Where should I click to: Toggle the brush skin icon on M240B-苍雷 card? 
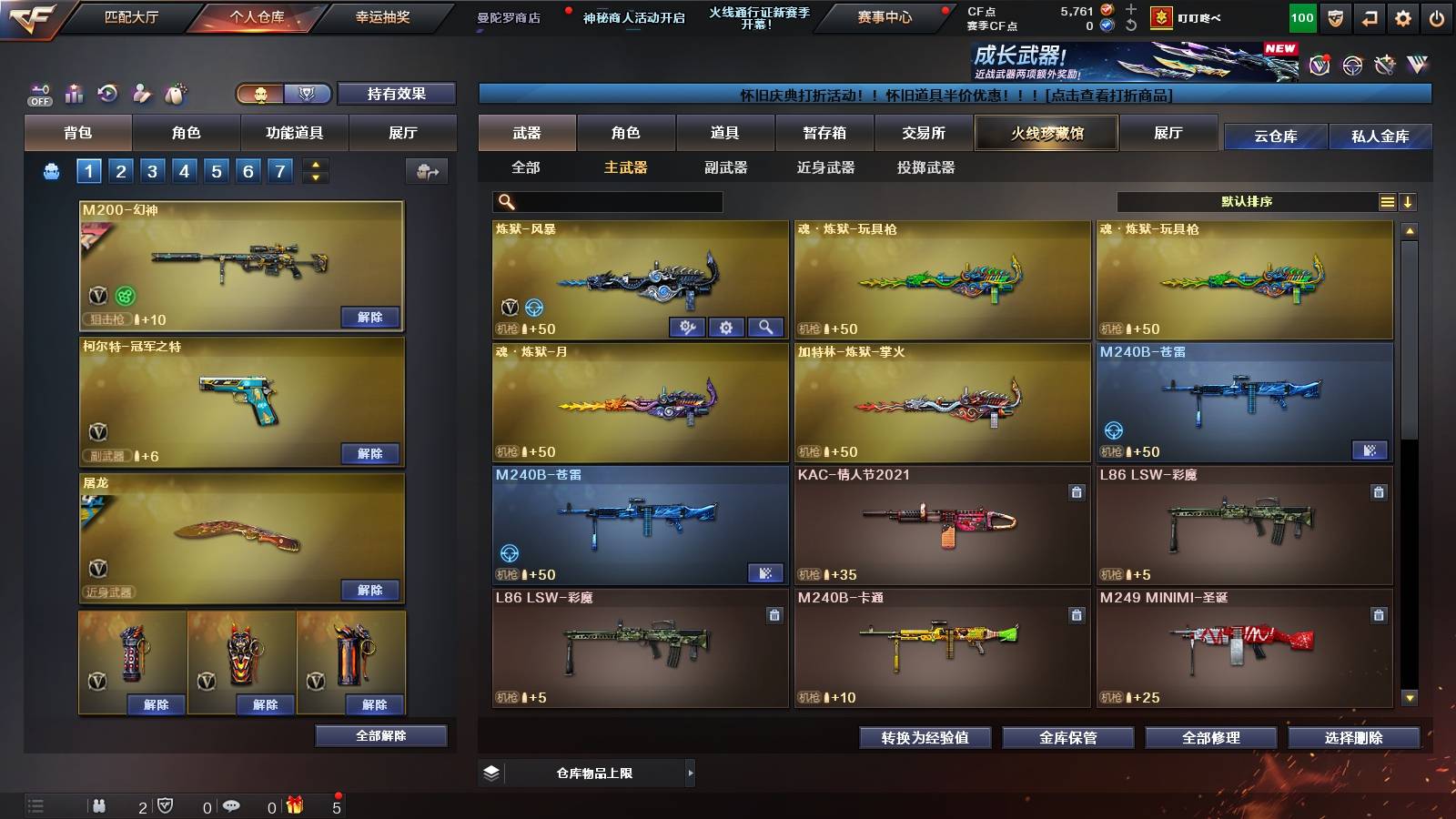(1371, 450)
